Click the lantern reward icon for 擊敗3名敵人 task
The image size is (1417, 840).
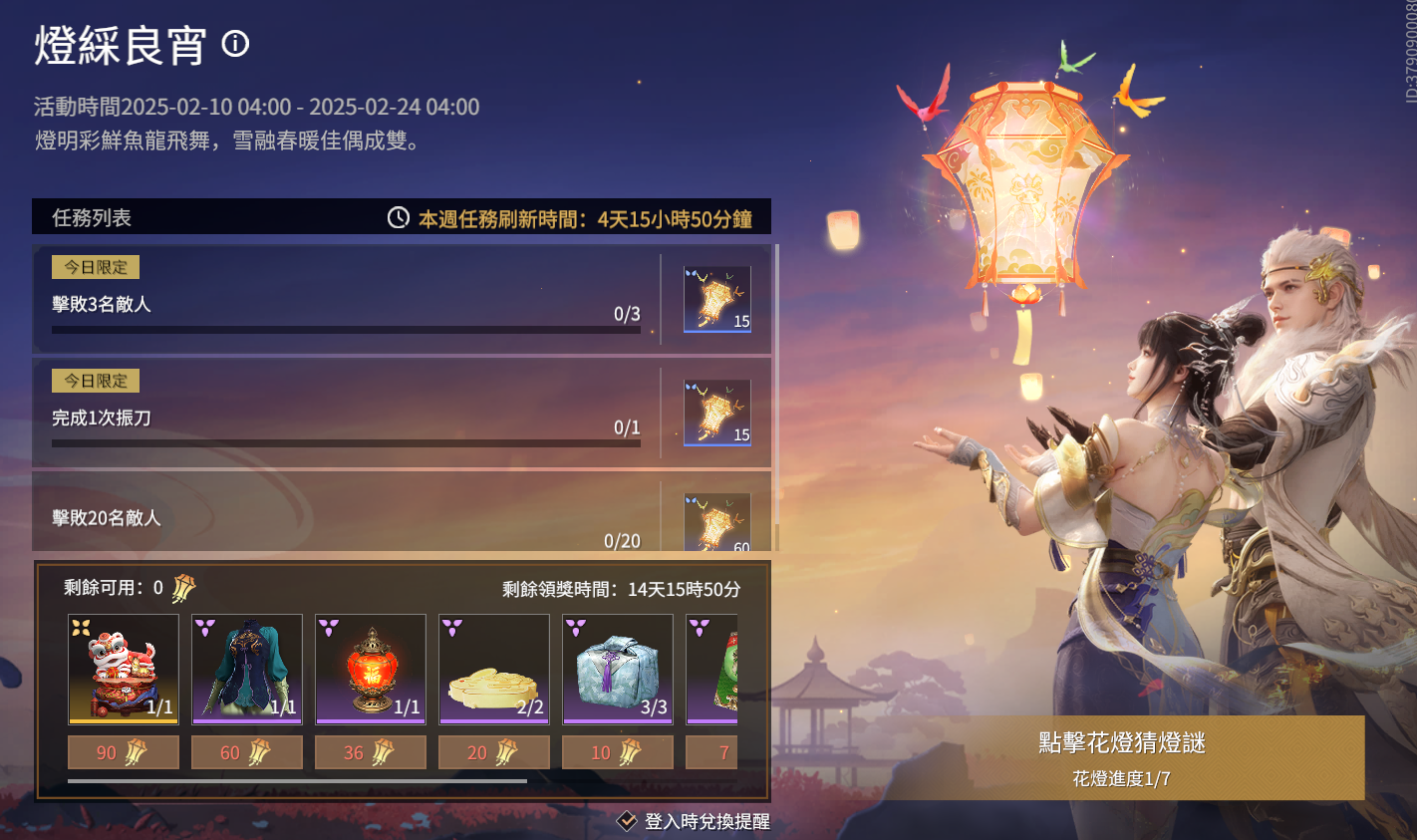click(x=715, y=295)
